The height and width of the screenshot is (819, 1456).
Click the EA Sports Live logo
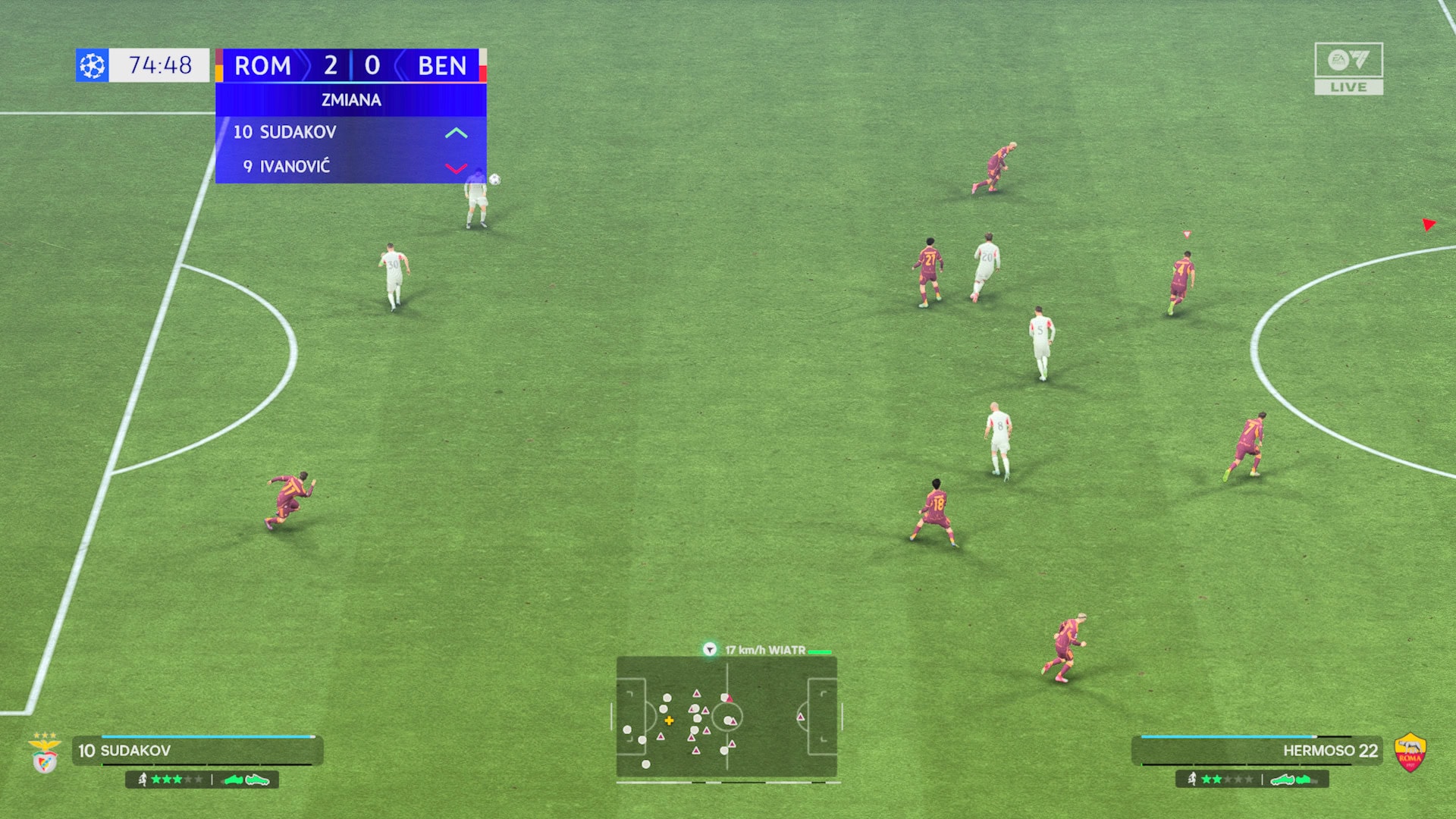pyautogui.click(x=1348, y=68)
